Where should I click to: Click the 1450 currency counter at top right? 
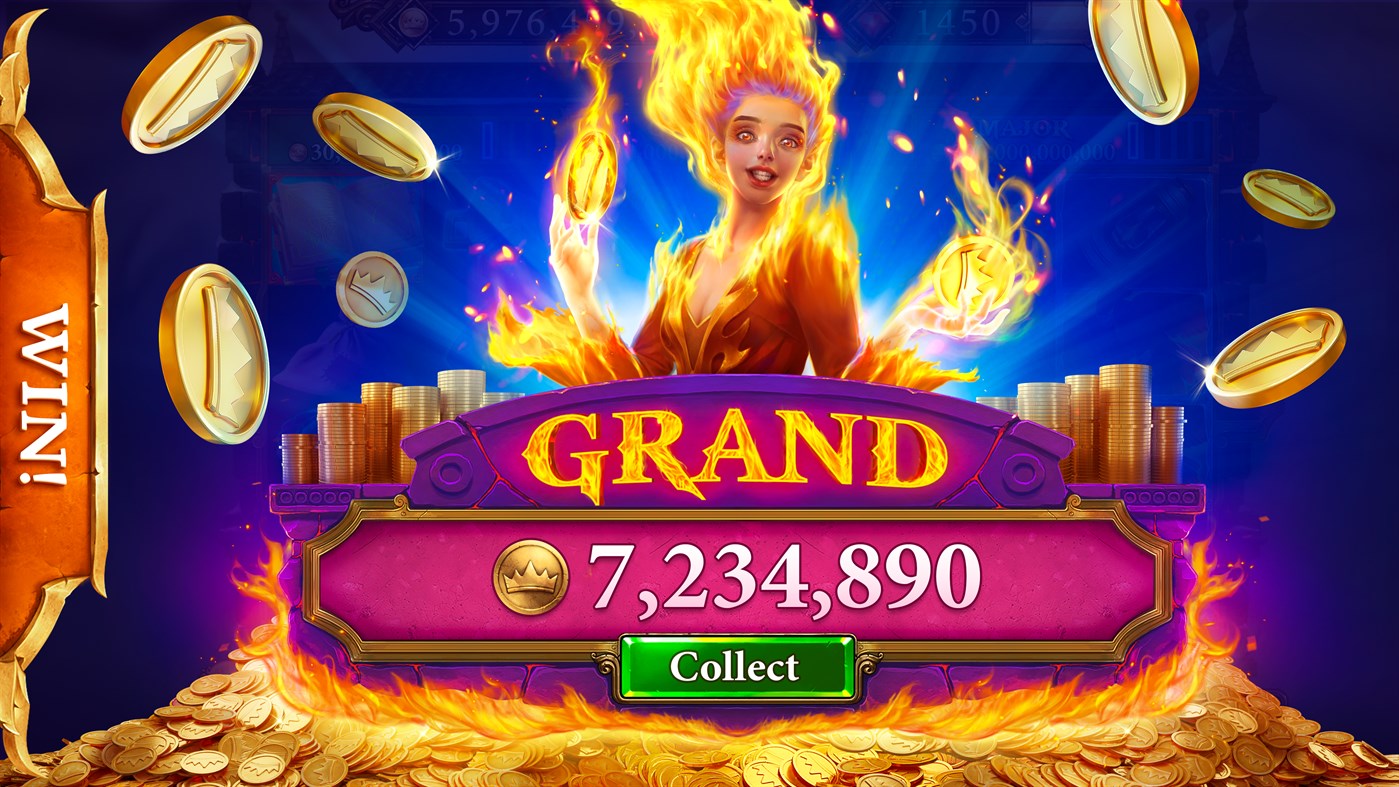pos(960,18)
